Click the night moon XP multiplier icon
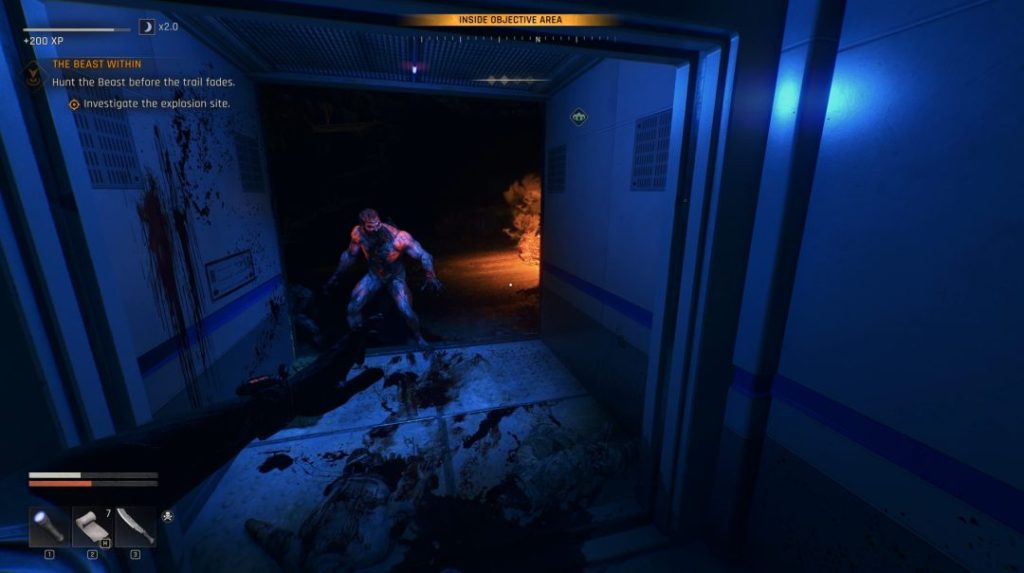Screen dimensions: 1024x573 (146, 27)
